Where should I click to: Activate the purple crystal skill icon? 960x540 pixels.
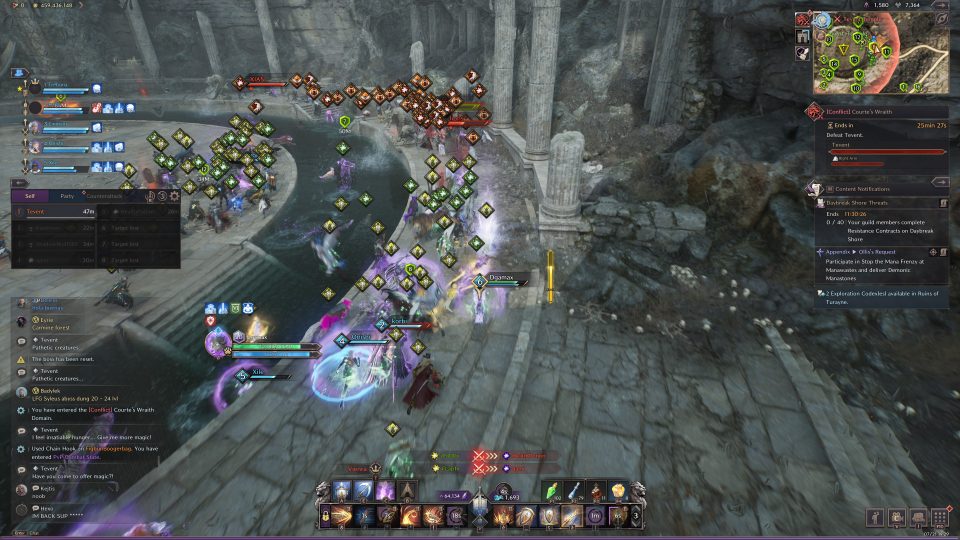click(385, 491)
